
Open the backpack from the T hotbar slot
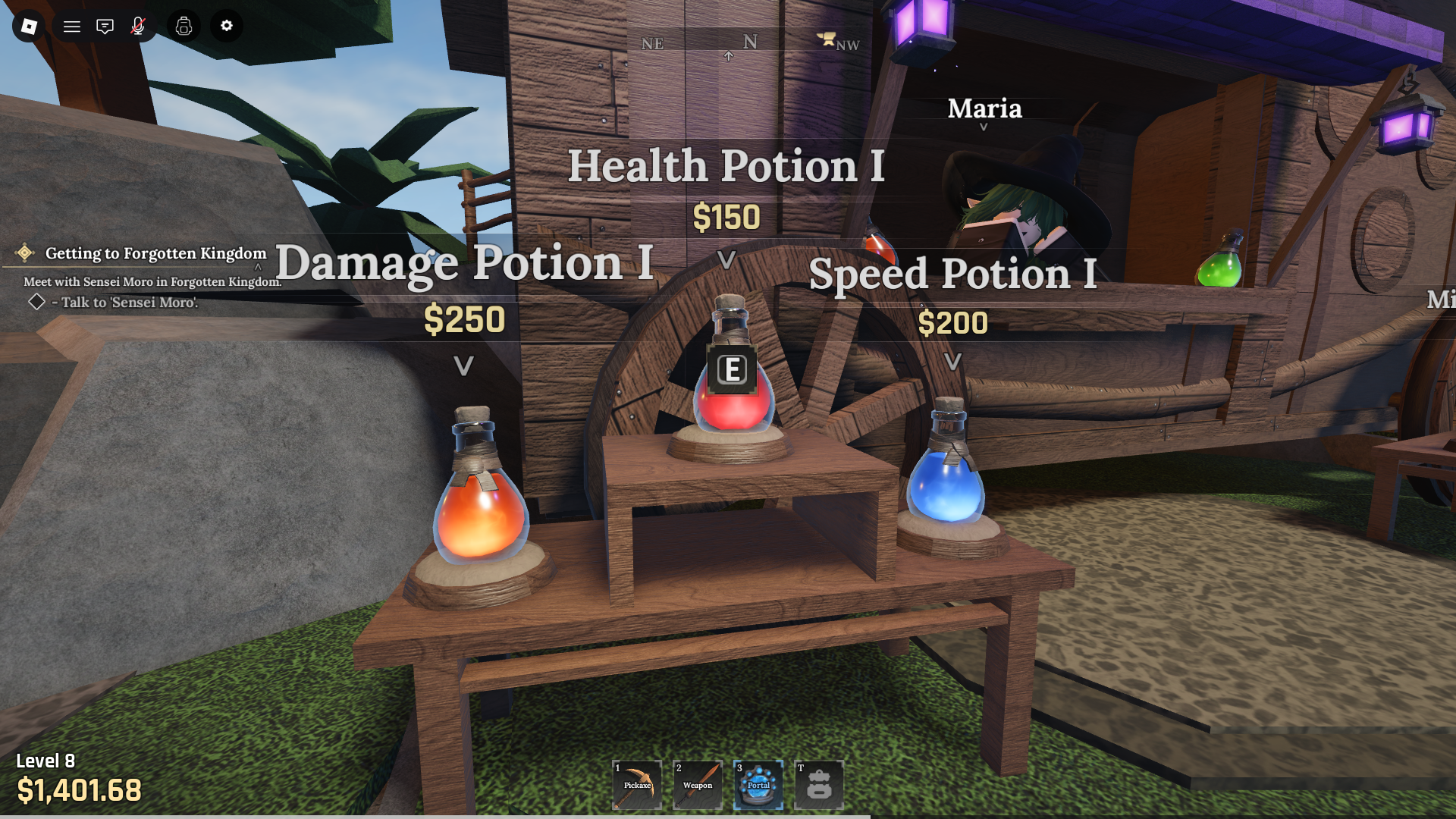[x=818, y=784]
